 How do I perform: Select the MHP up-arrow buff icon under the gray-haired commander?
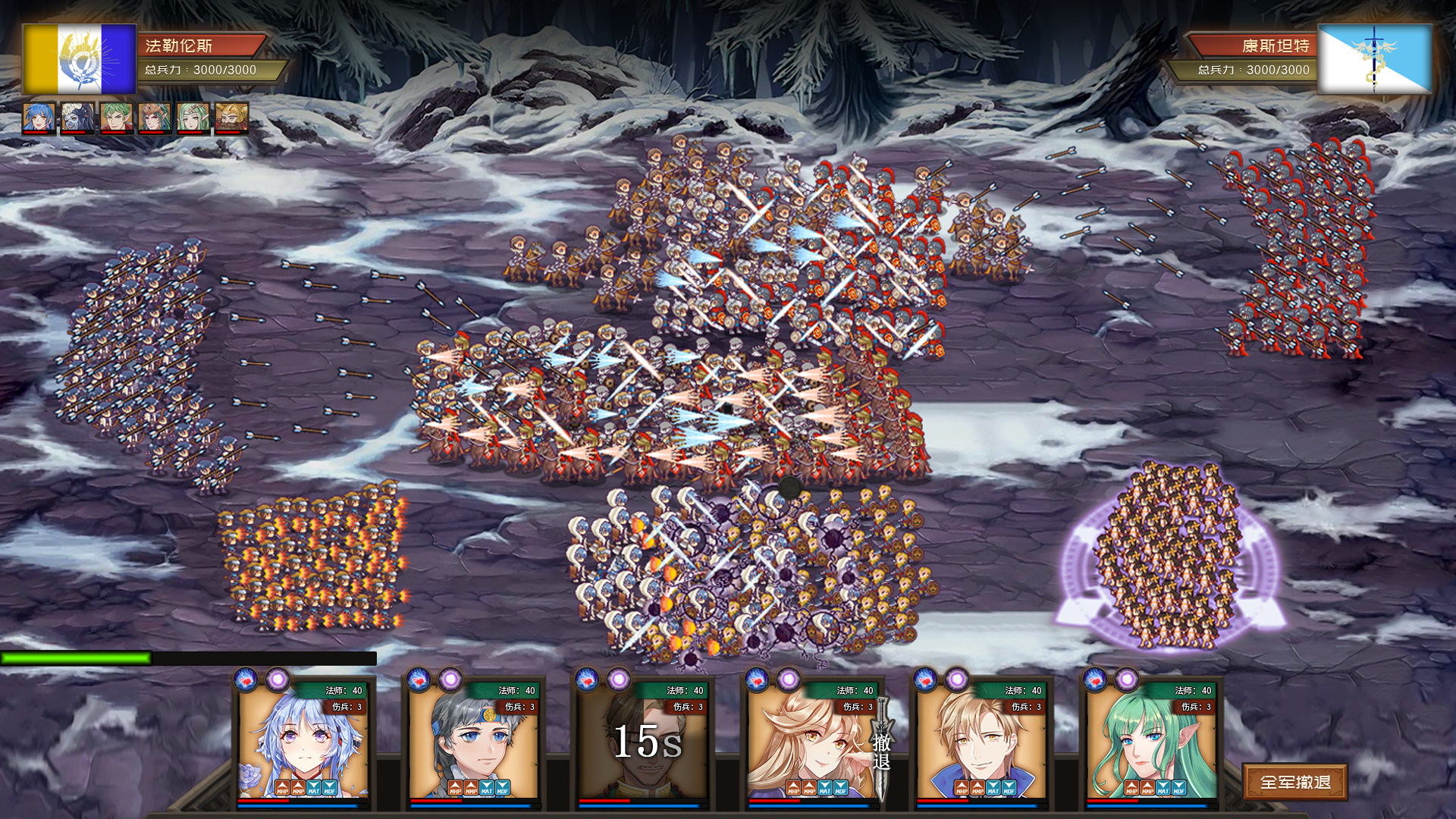456,786
